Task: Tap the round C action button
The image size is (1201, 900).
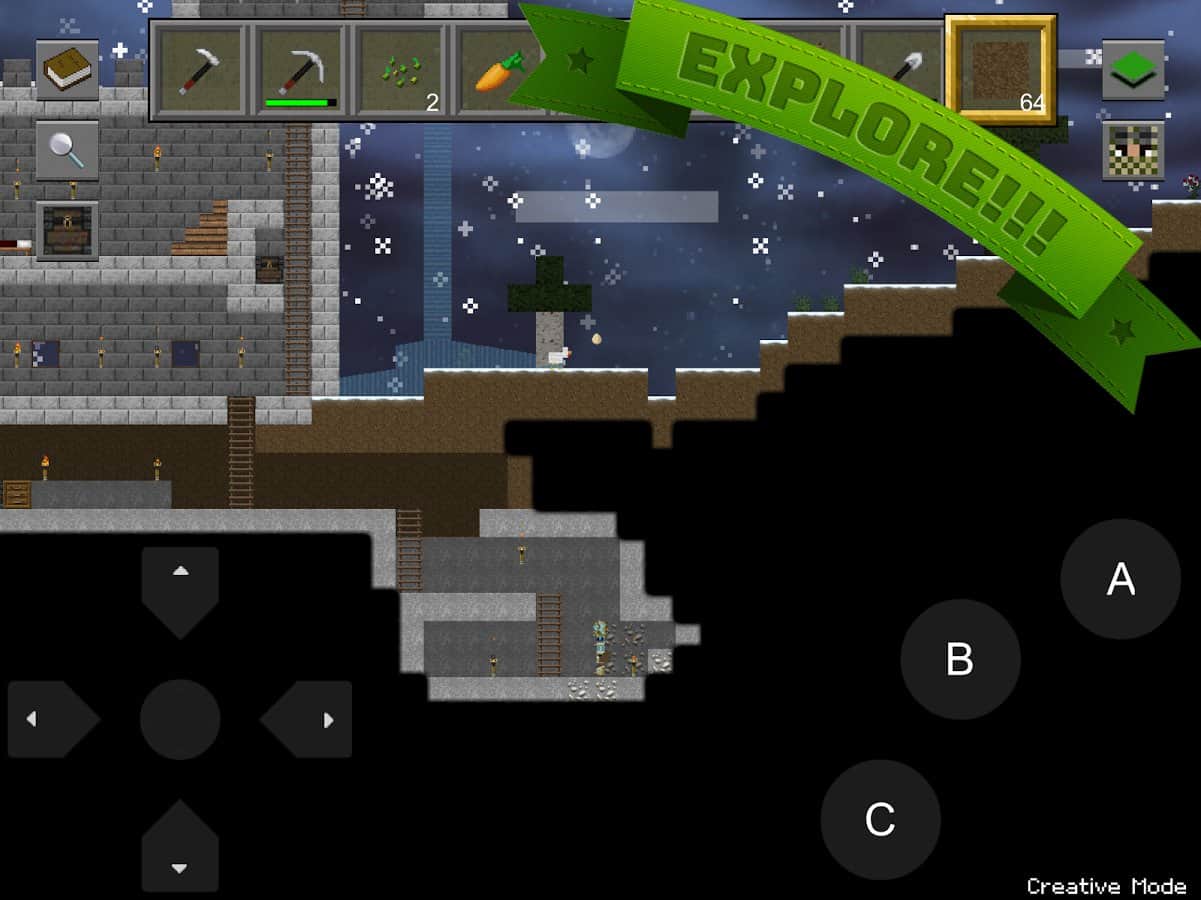Action: pyautogui.click(x=880, y=819)
